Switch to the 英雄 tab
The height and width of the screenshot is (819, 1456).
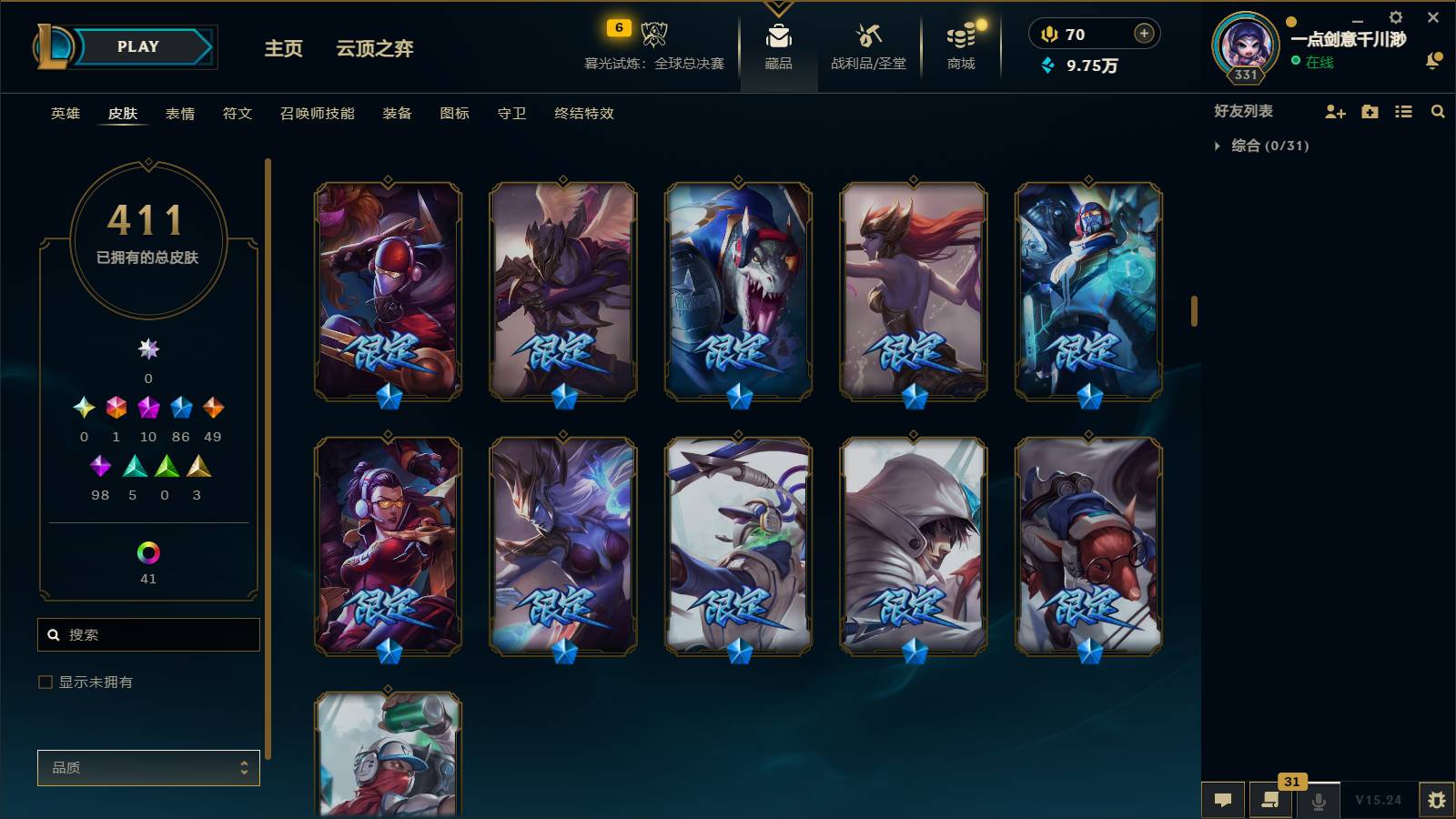point(64,114)
